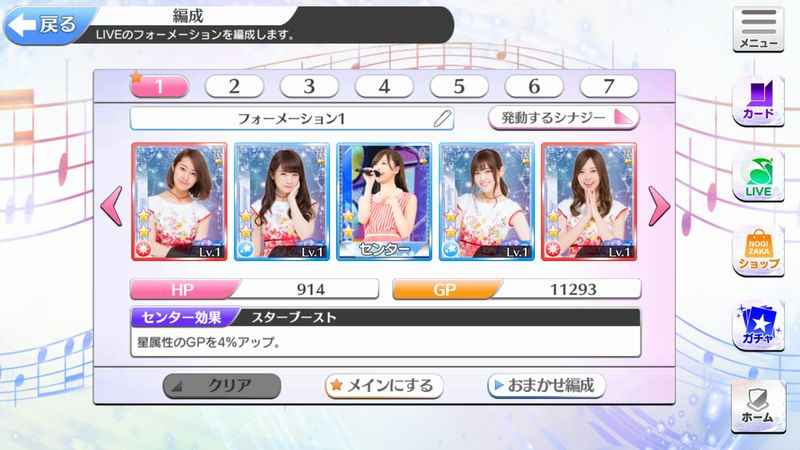The height and width of the screenshot is (450, 800).
Task: Open formation tab 7
Action: (608, 87)
